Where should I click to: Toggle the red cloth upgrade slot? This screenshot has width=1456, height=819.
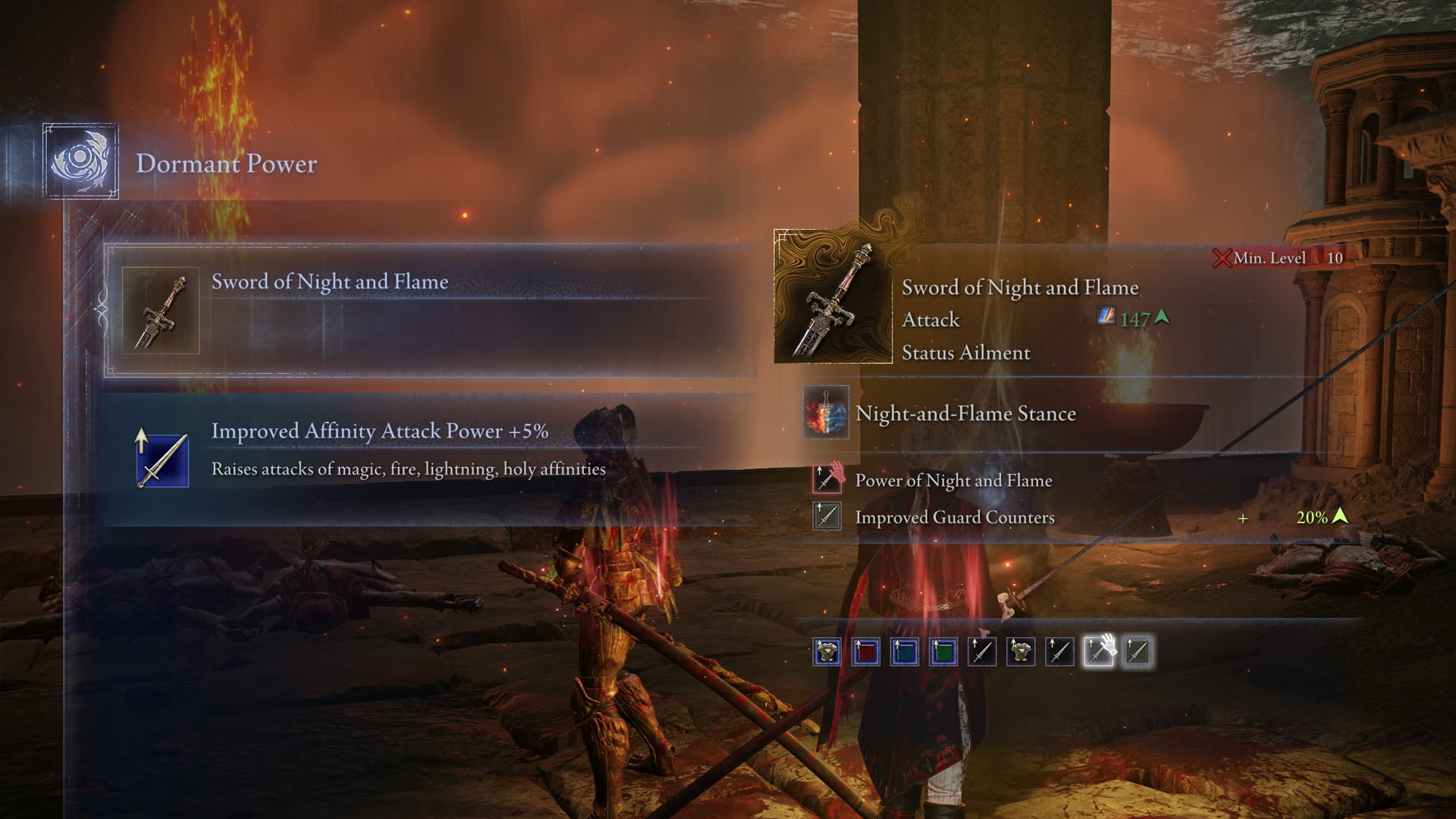click(865, 651)
